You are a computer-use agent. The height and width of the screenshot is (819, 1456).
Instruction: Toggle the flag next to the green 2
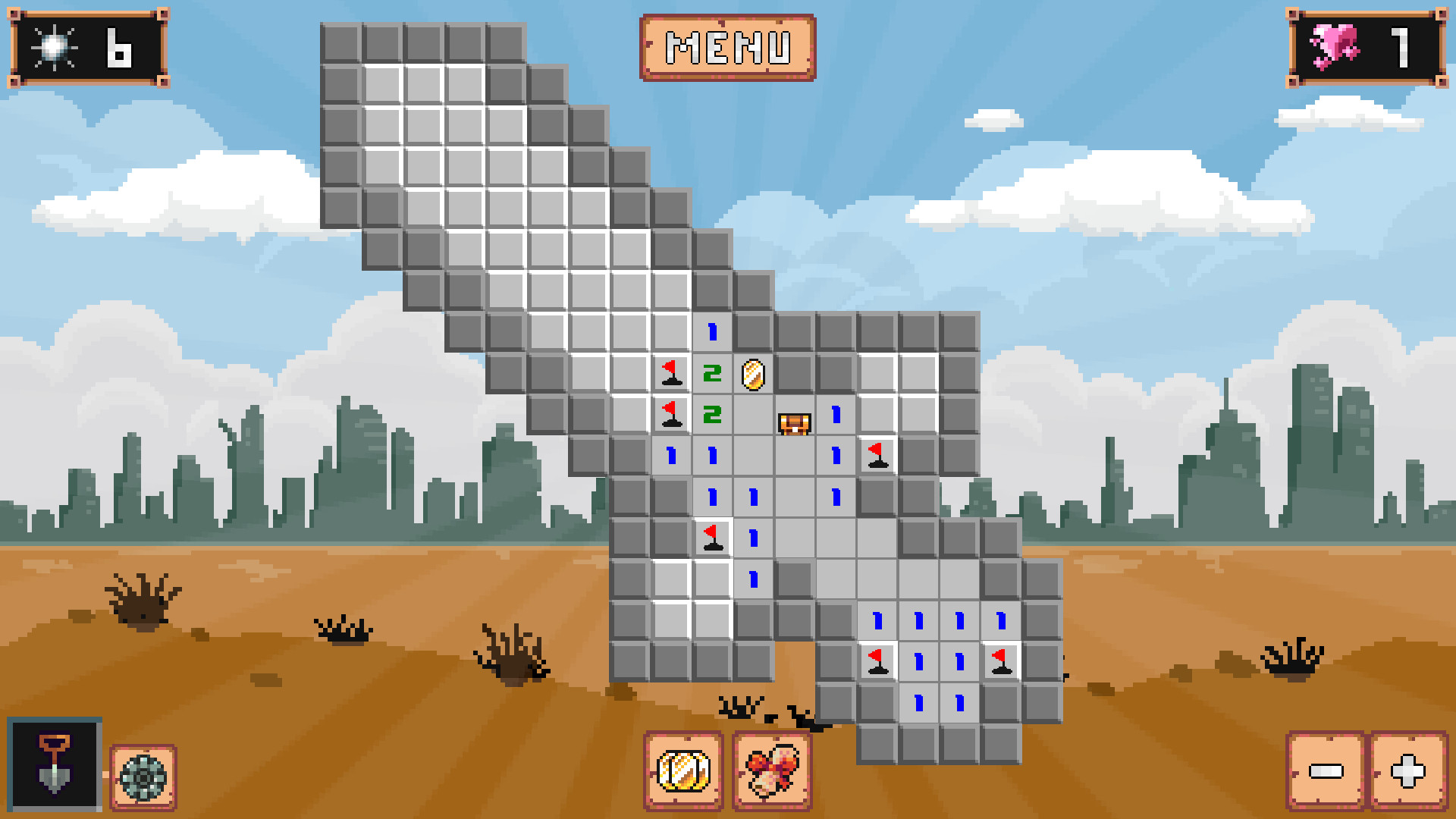point(671,414)
